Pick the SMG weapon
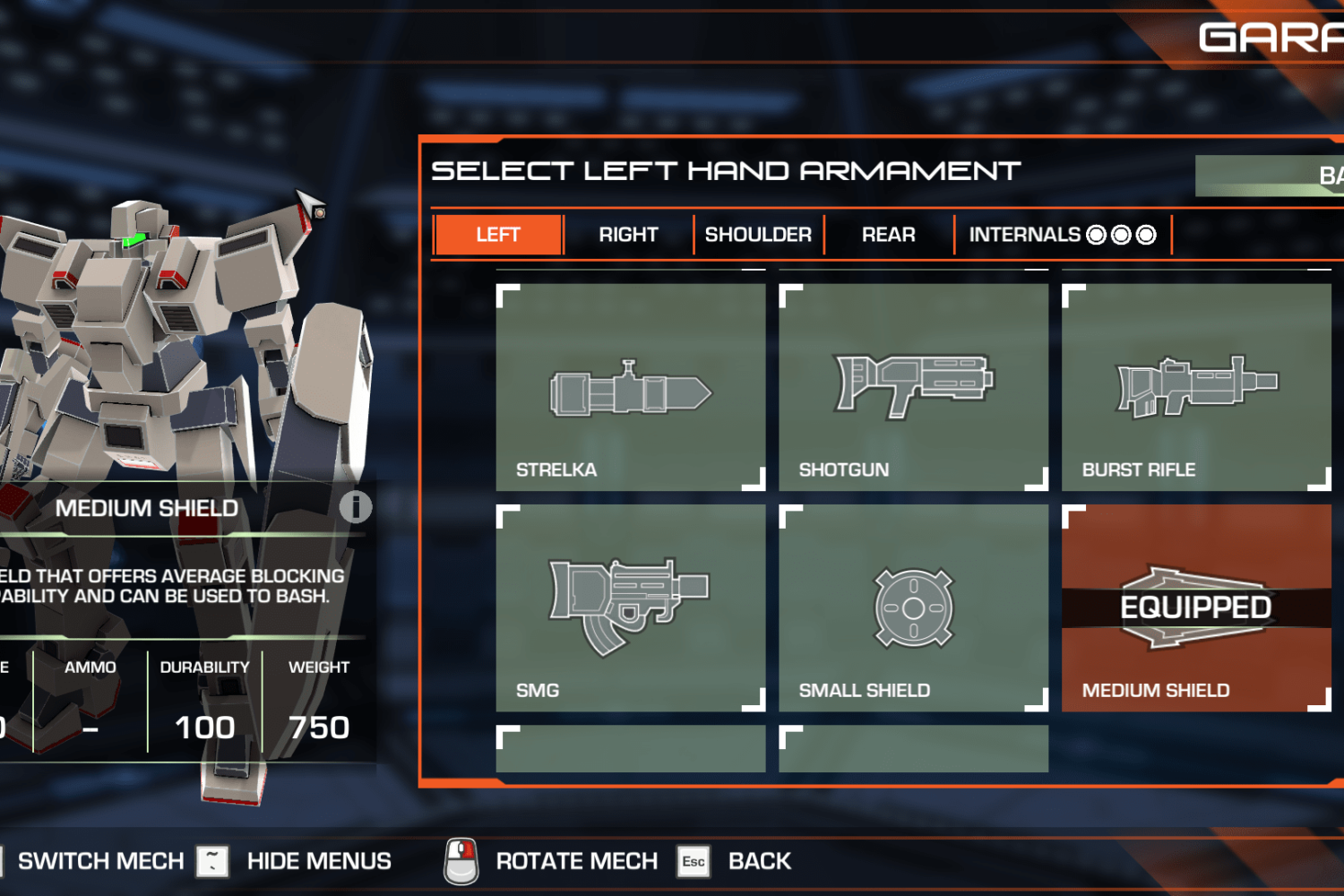 pos(631,607)
